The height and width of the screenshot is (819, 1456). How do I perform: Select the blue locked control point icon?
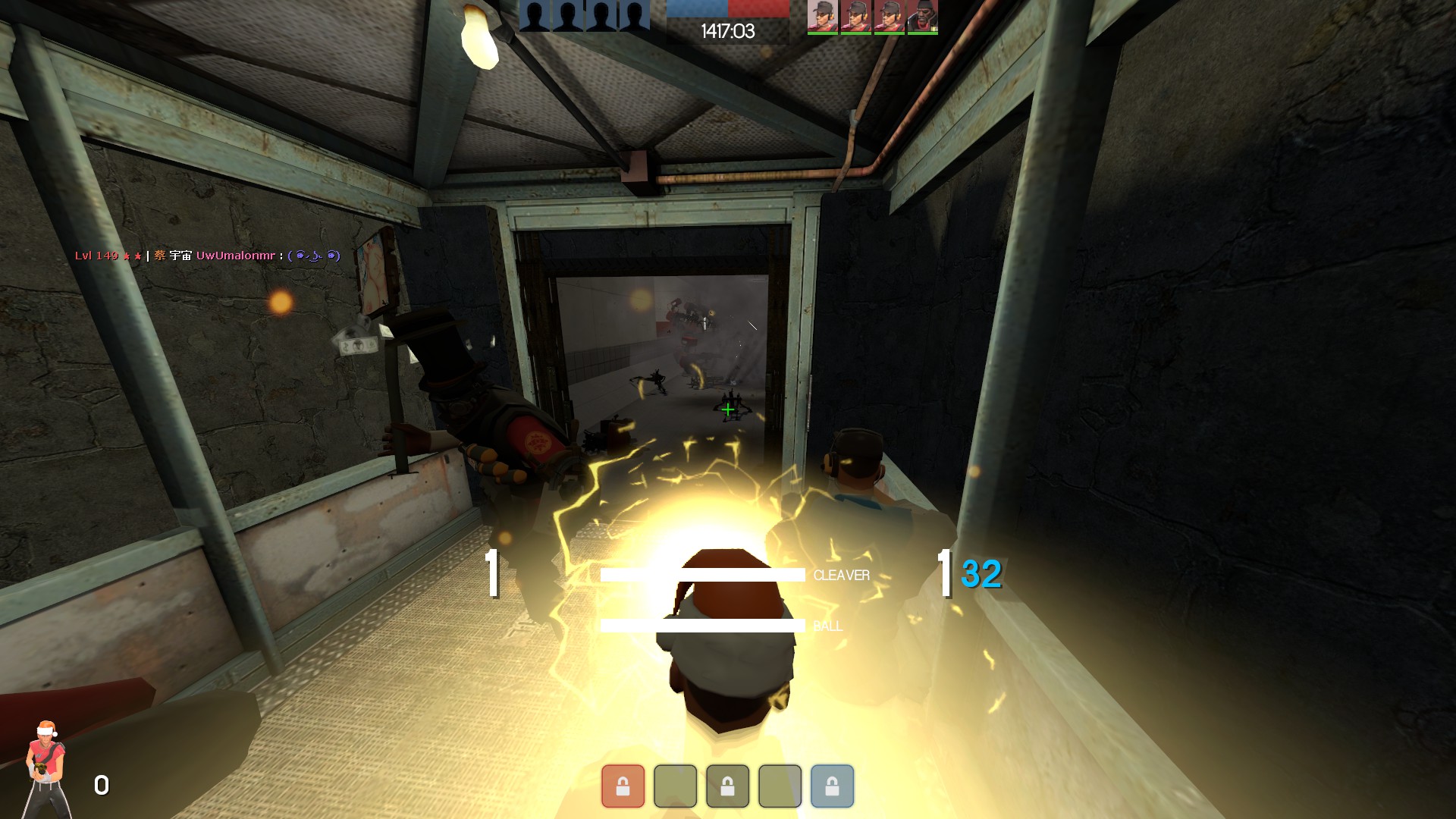click(x=832, y=786)
